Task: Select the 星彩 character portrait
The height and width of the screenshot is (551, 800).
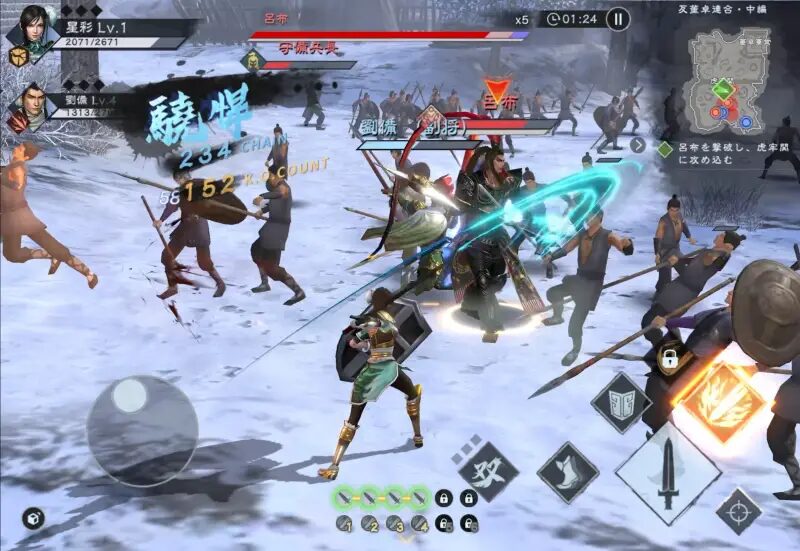Action: pos(33,28)
